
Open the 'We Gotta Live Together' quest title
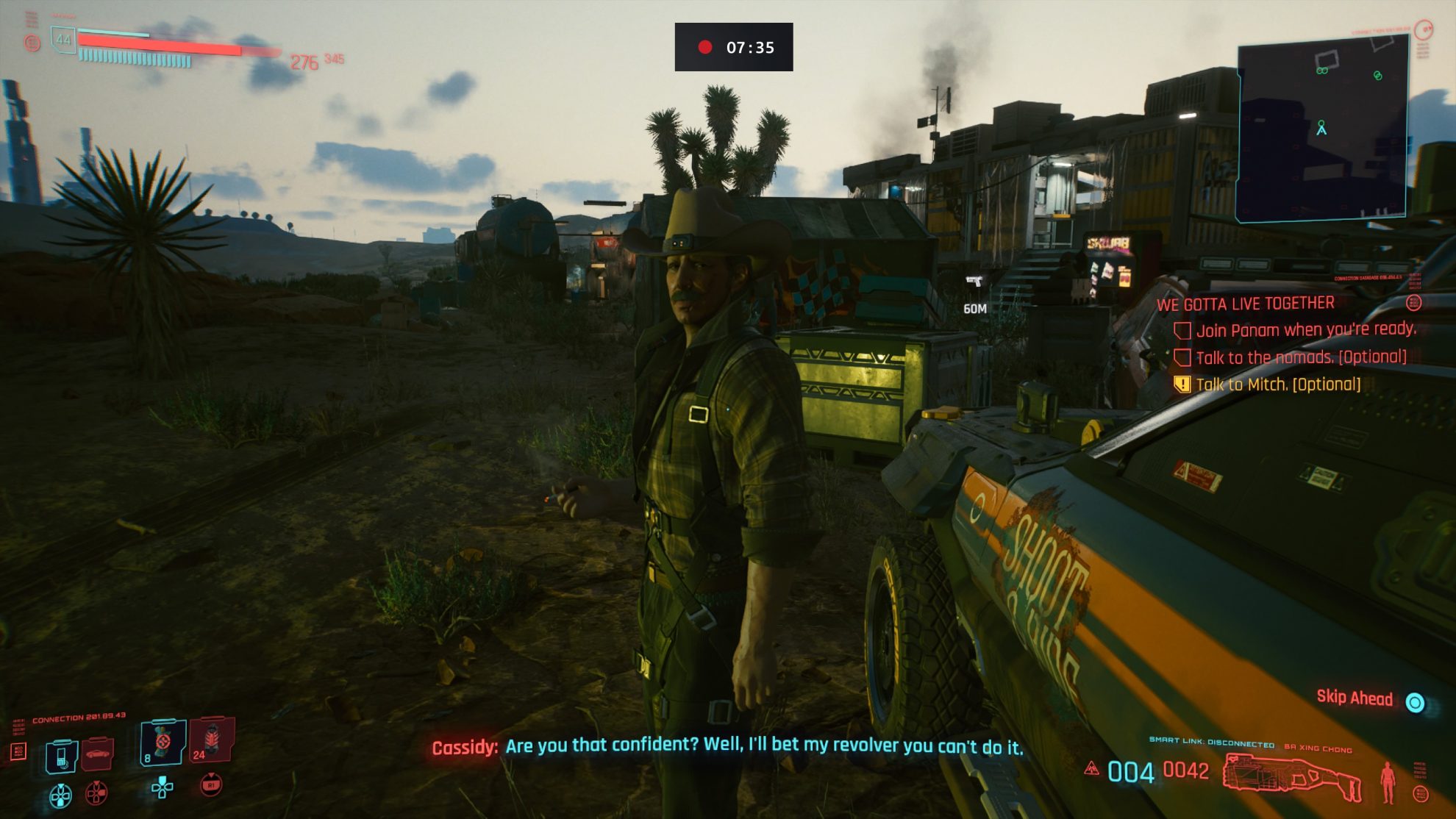point(1245,304)
